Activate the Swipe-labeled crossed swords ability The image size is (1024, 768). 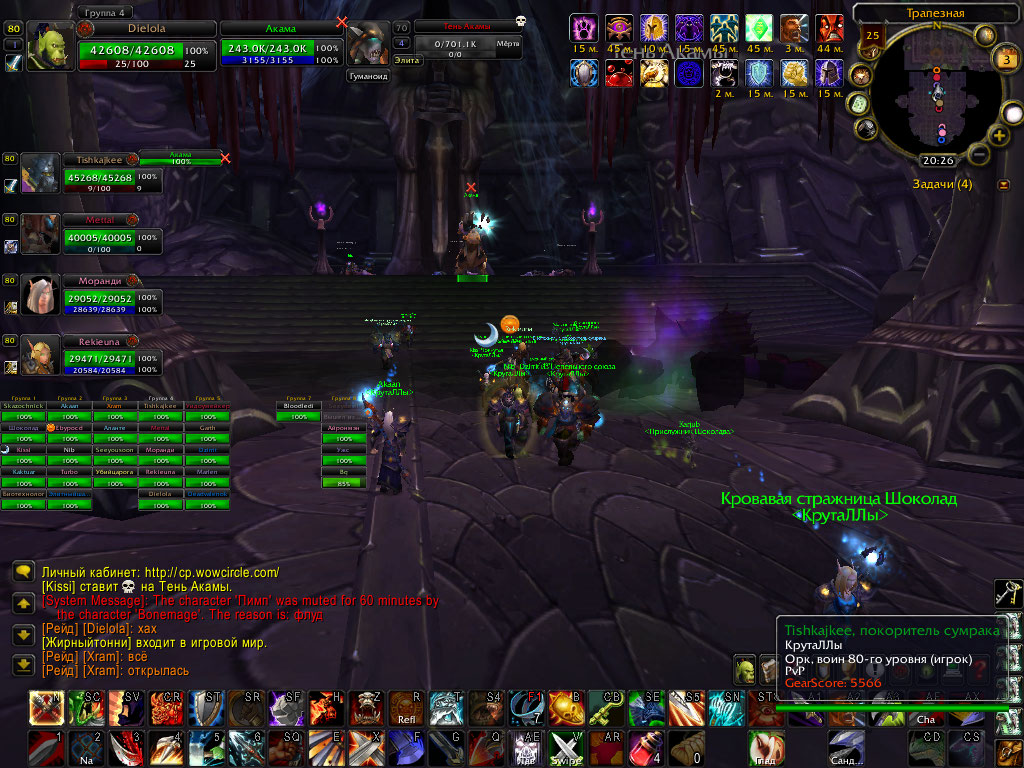click(x=566, y=748)
